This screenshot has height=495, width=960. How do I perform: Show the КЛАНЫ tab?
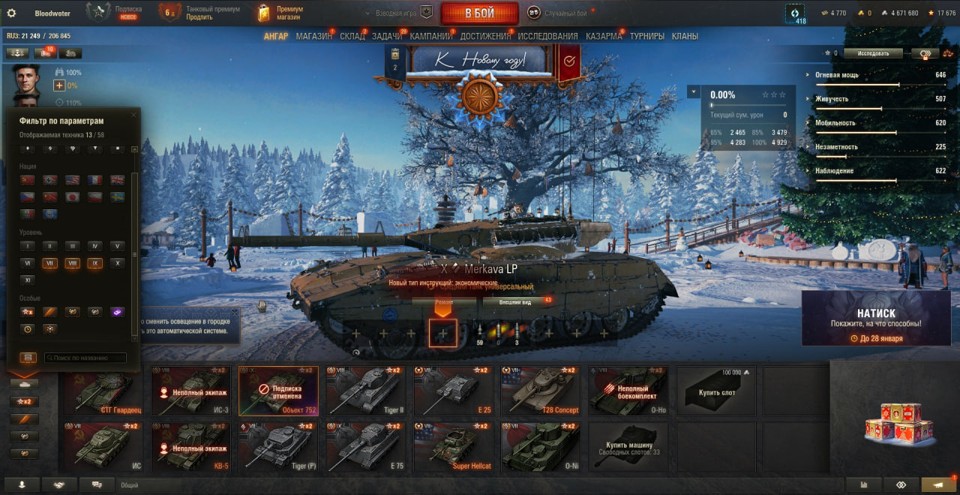684,36
